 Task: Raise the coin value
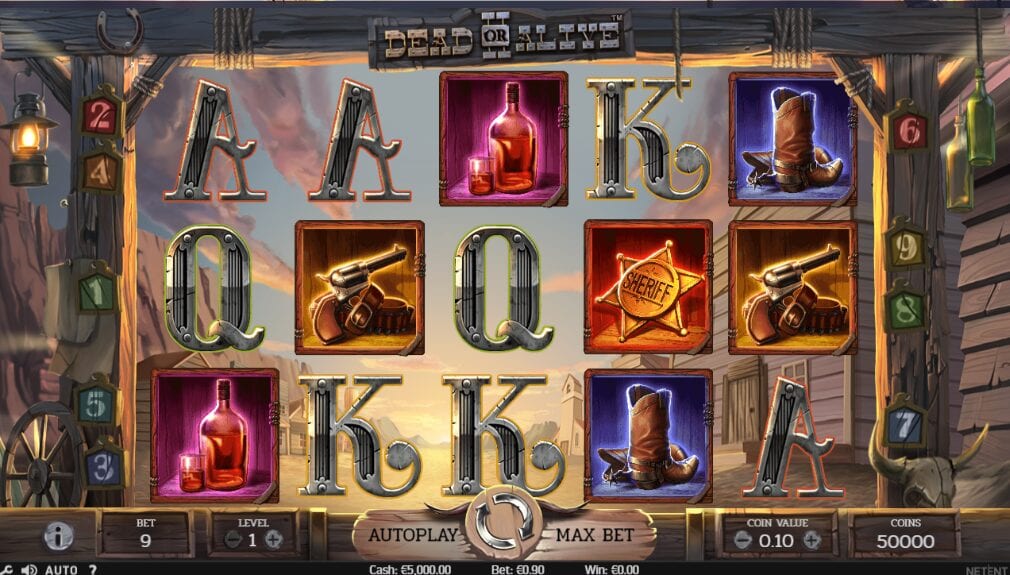point(812,541)
